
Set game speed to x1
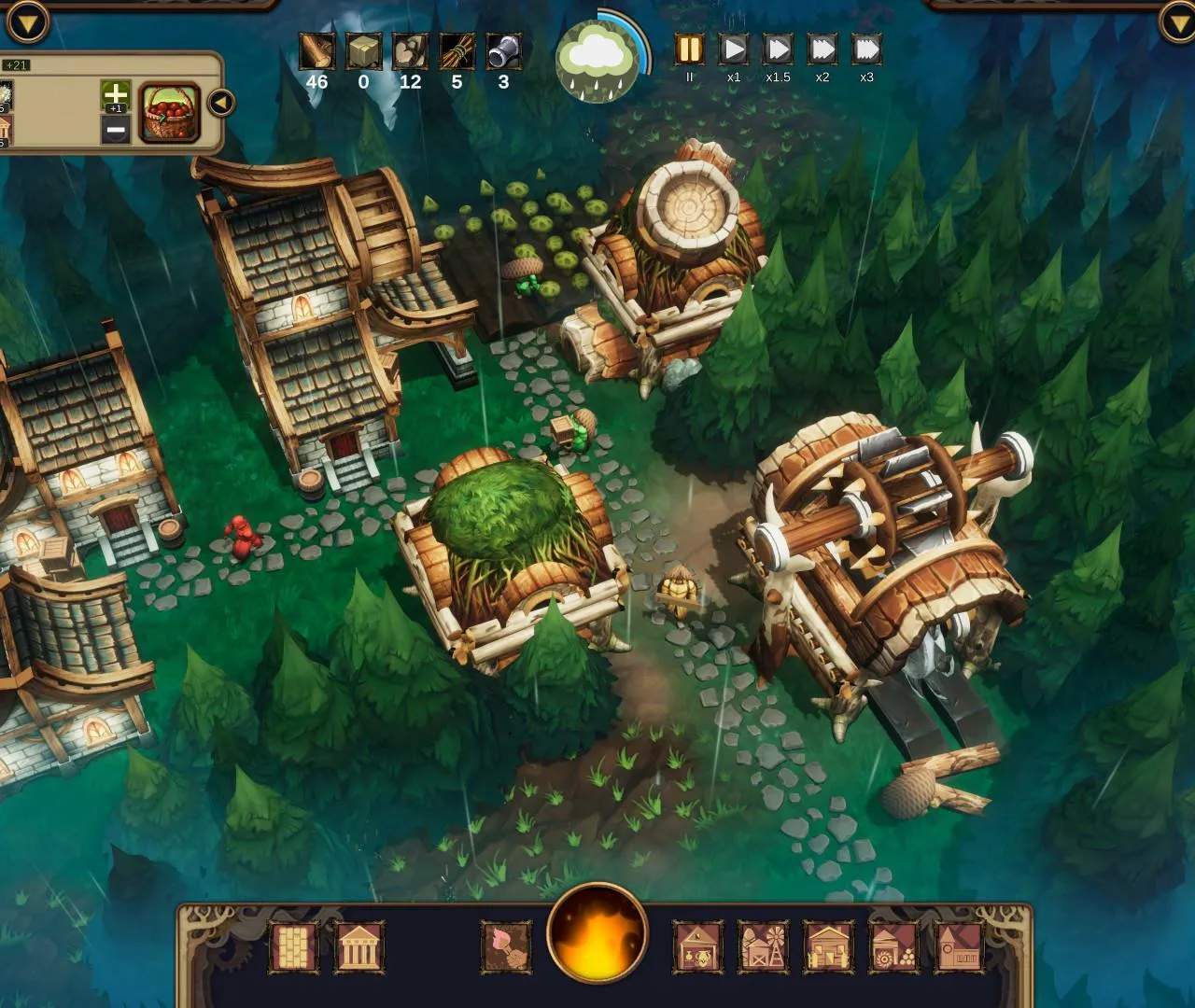click(734, 49)
